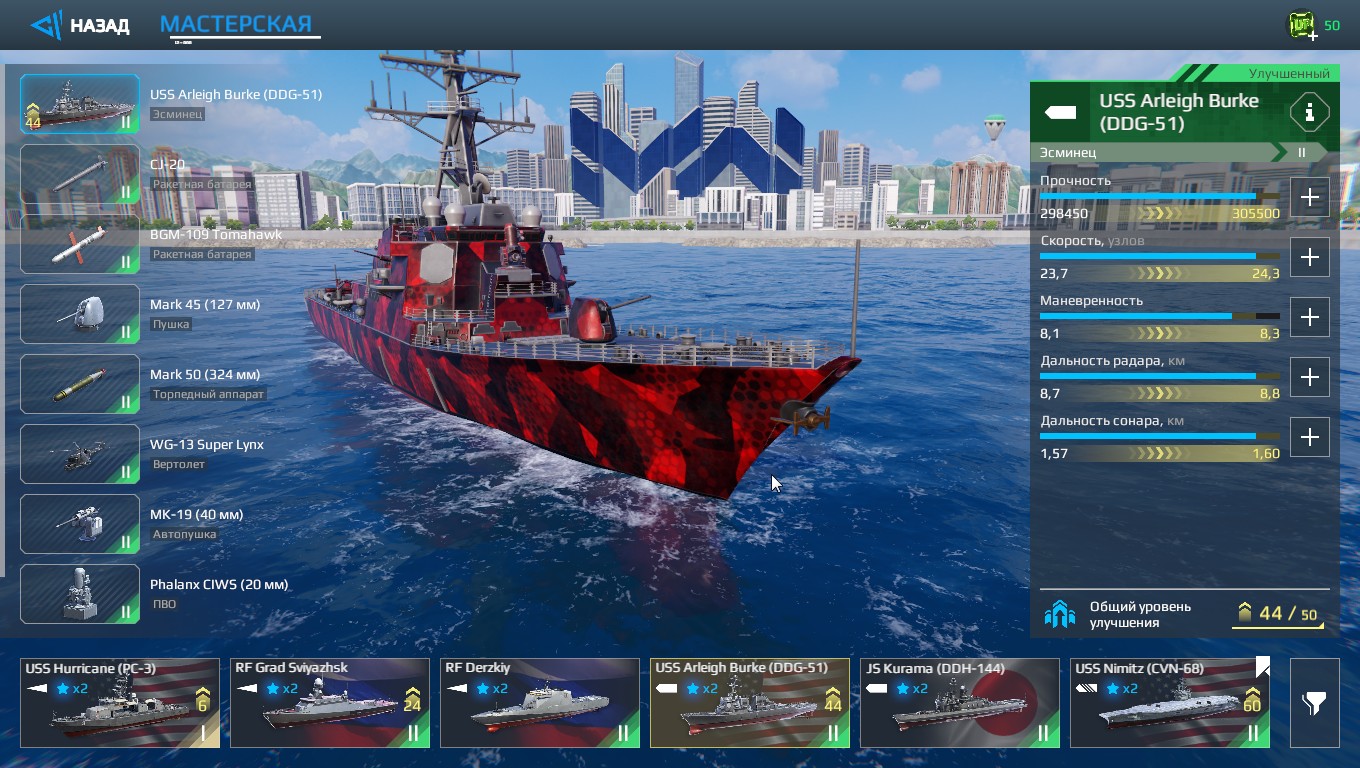Pick the USS Nimitz (CVN-68) ship card
This screenshot has width=1360, height=768.
coord(1170,703)
